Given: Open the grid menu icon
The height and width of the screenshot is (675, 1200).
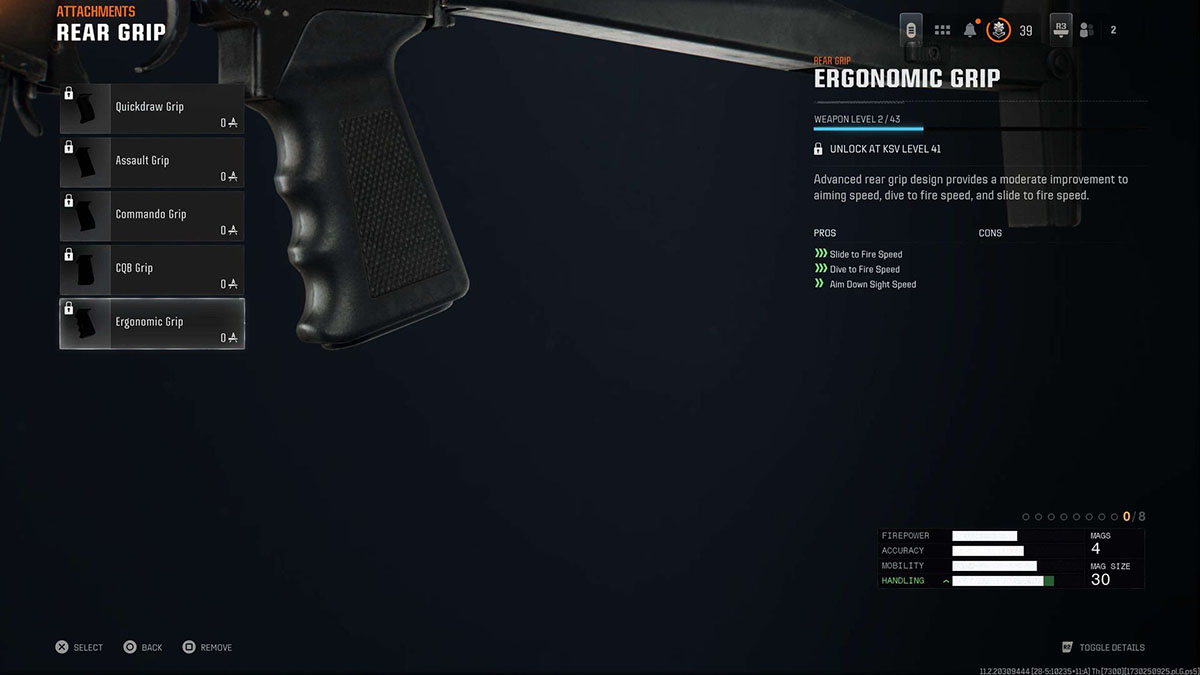Looking at the screenshot, I should click(942, 30).
